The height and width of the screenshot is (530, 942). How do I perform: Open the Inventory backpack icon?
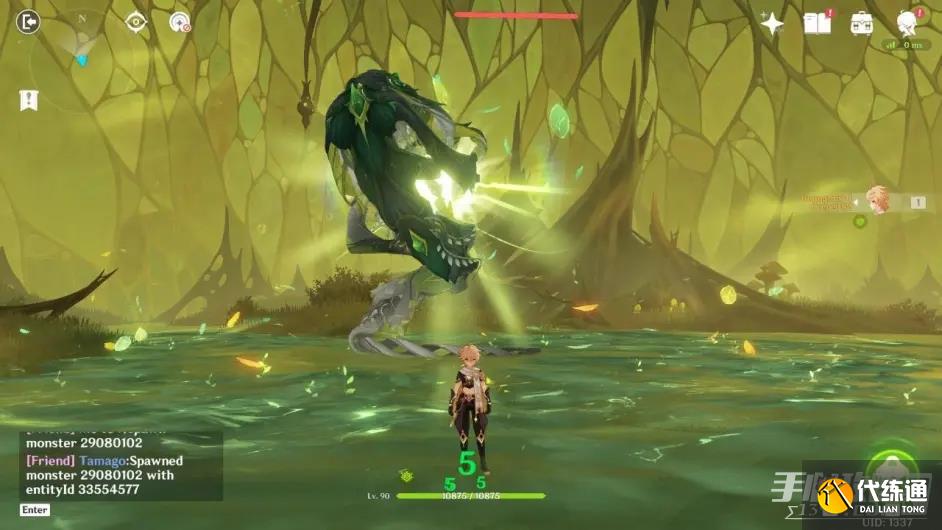[x=861, y=23]
